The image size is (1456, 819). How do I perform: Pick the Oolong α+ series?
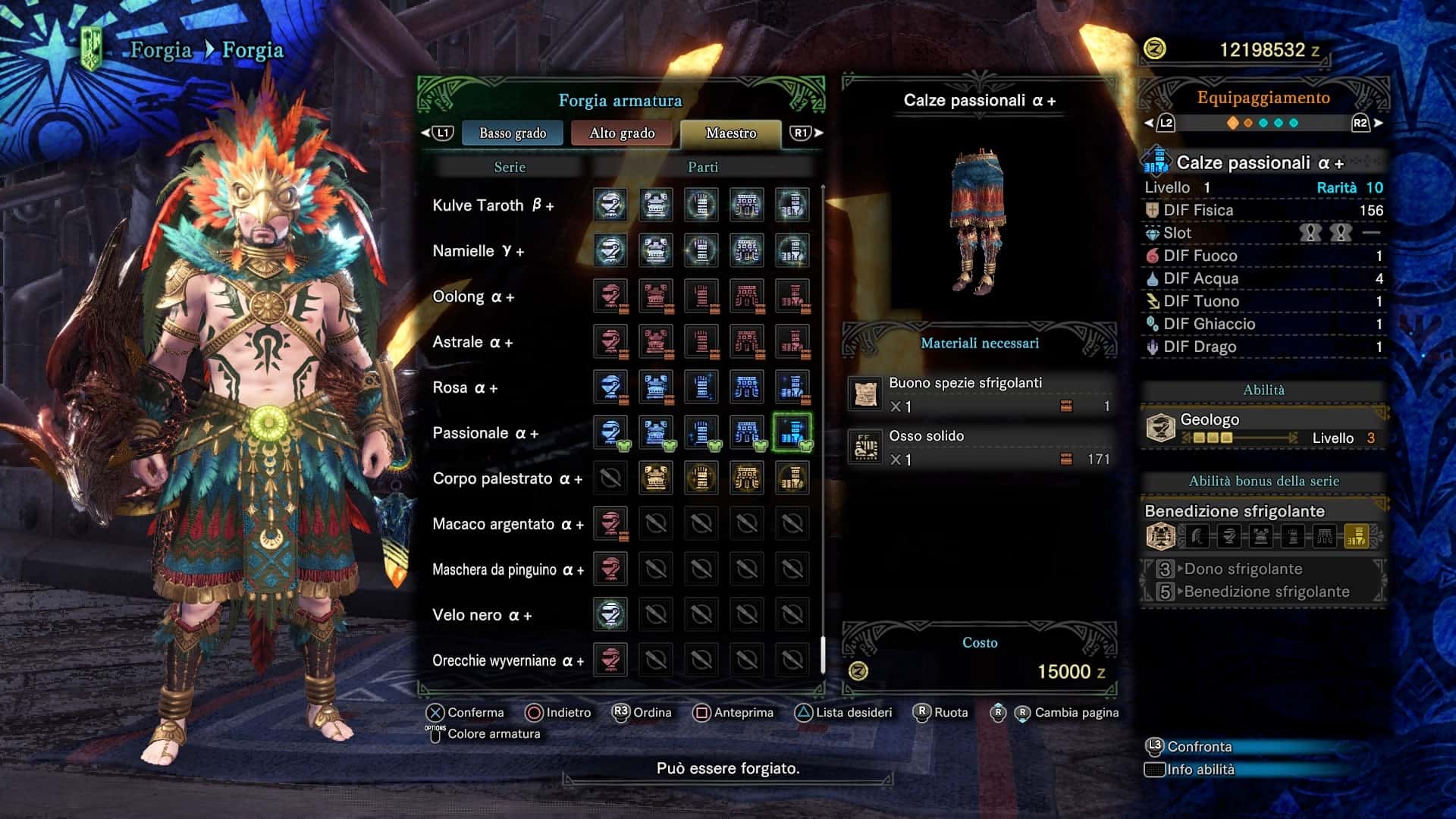tap(473, 297)
